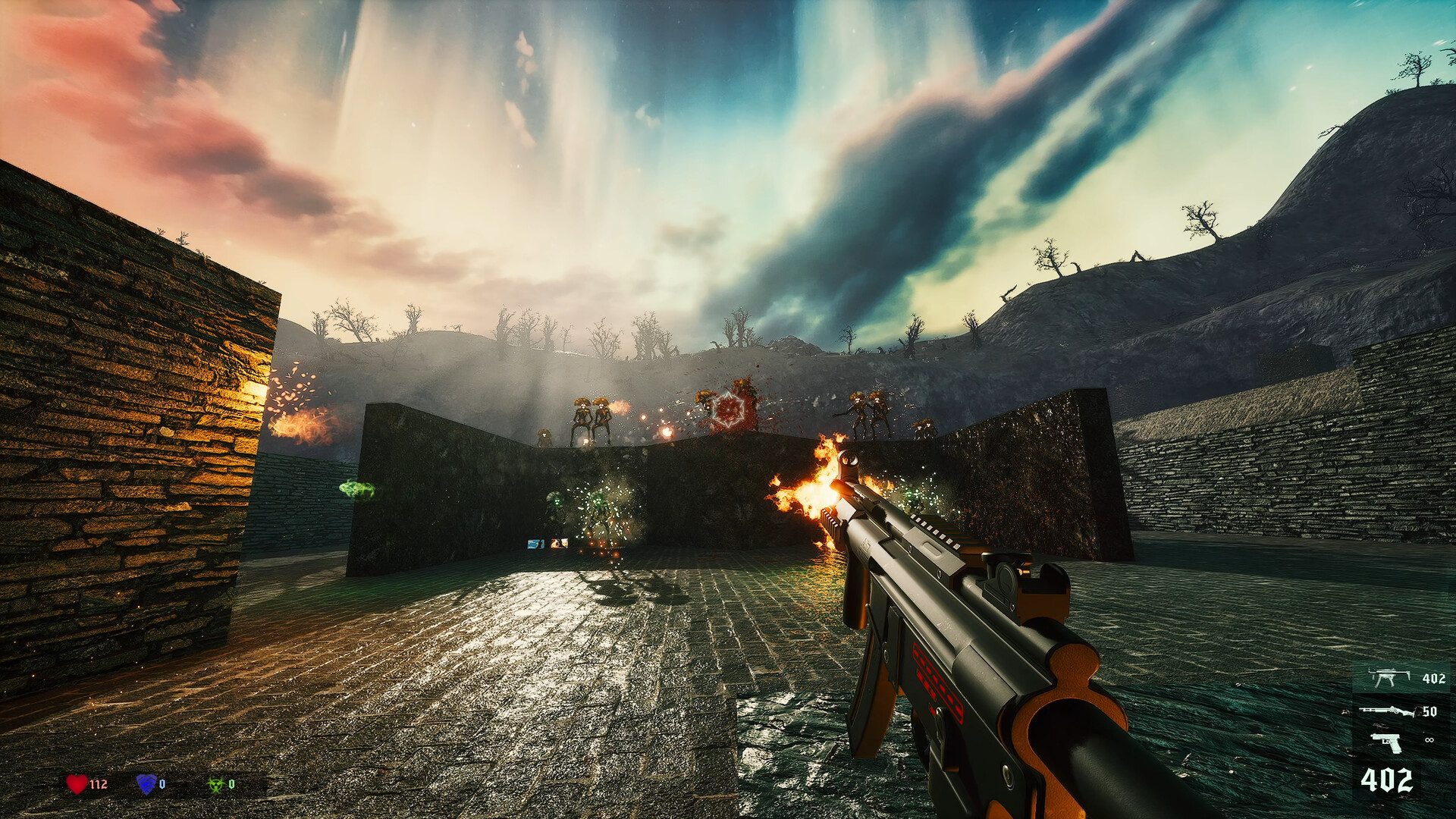Click the 50 shell count beside shotgun

tap(1430, 711)
